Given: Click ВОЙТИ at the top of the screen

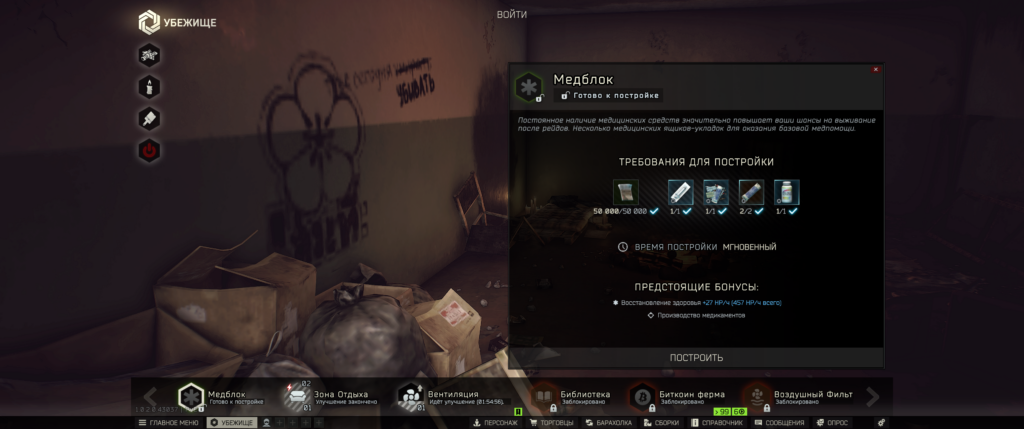Looking at the screenshot, I should pyautogui.click(x=511, y=14).
